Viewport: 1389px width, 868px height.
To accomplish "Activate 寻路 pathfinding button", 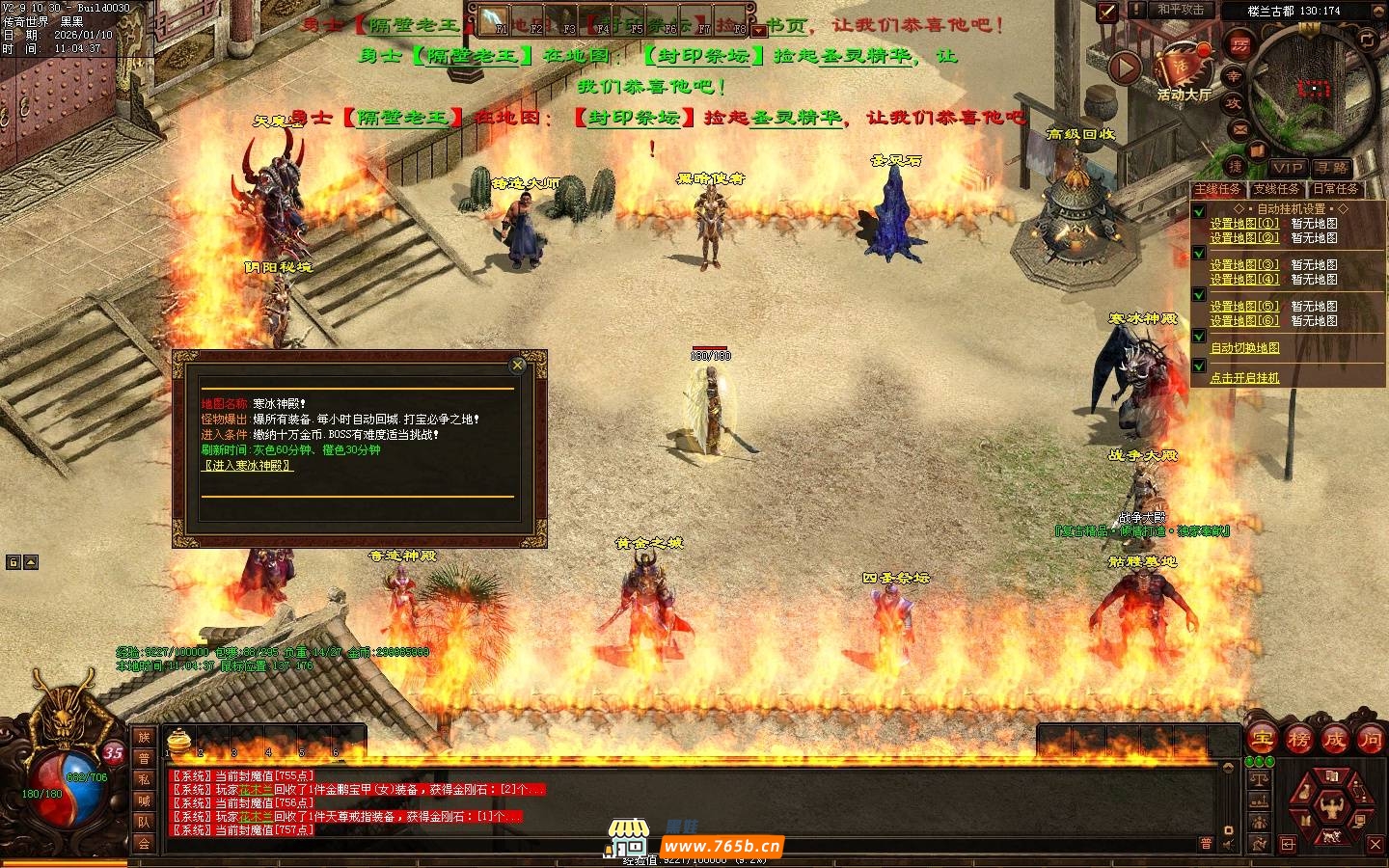I will coord(1333,167).
